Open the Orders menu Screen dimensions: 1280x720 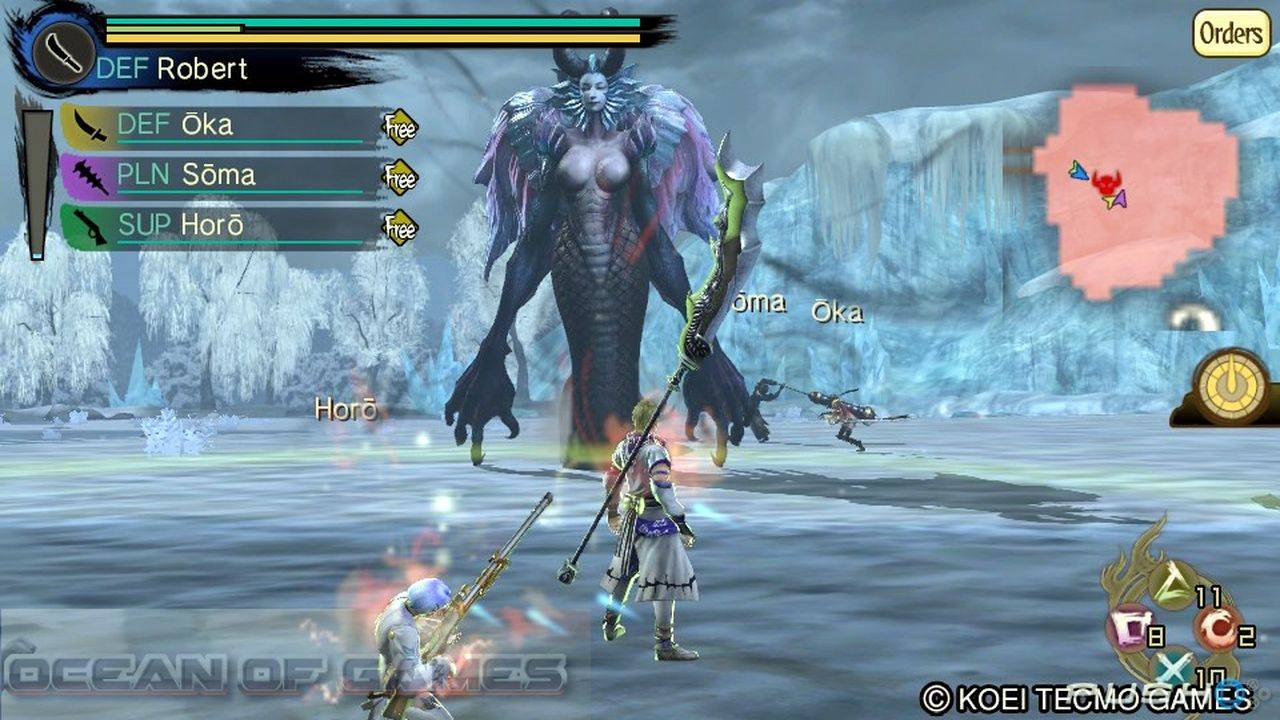[x=1231, y=33]
